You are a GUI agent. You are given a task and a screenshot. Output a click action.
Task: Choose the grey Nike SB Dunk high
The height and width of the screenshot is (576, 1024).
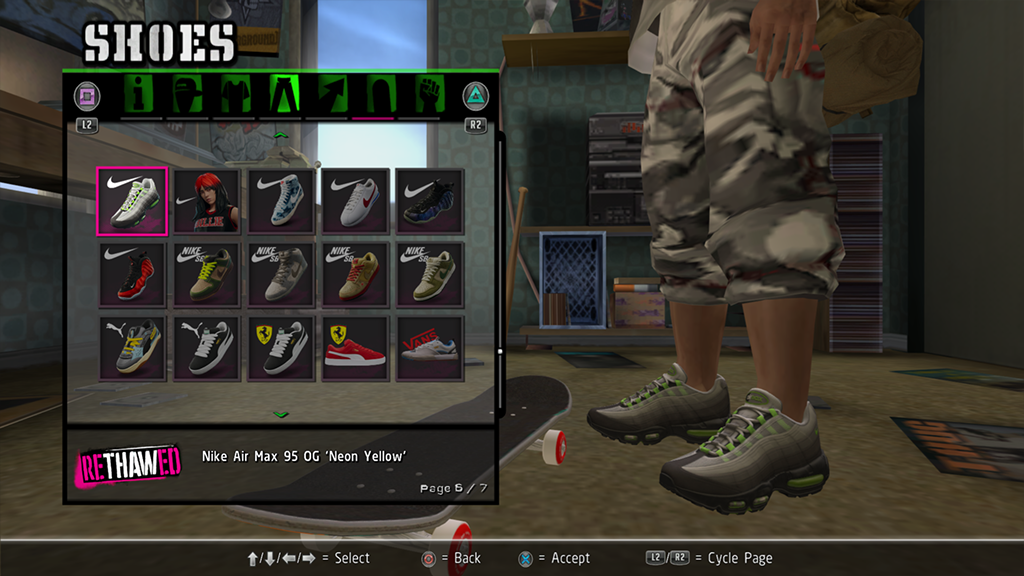point(281,275)
